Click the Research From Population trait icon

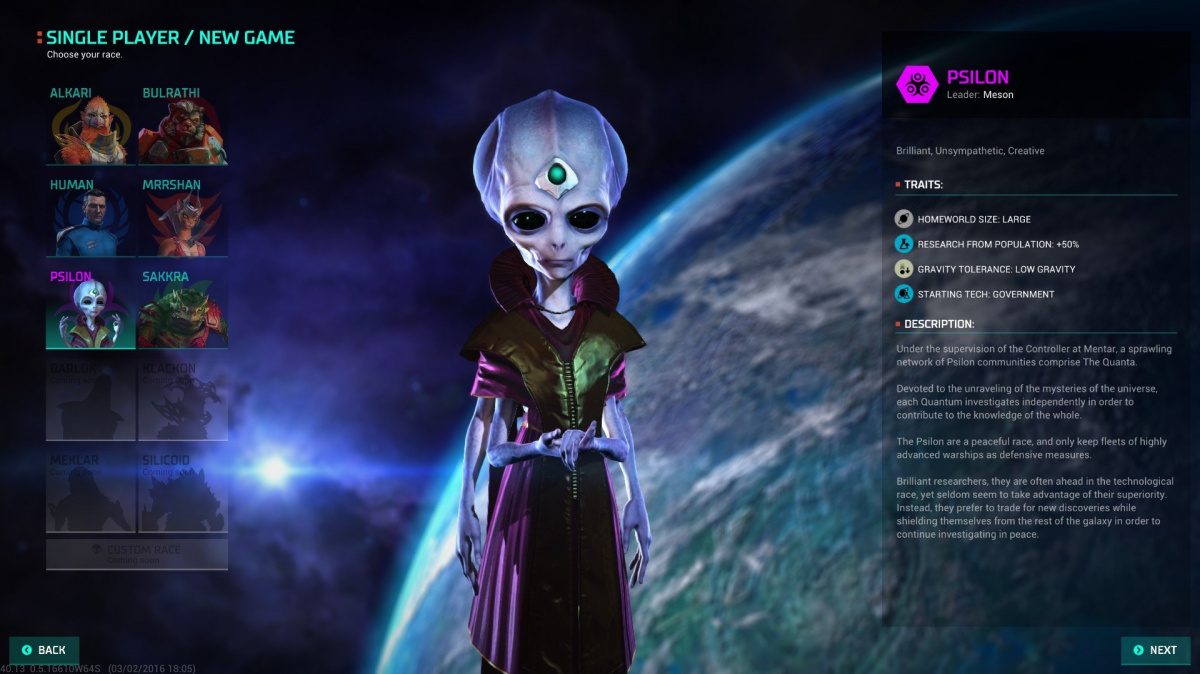(903, 244)
